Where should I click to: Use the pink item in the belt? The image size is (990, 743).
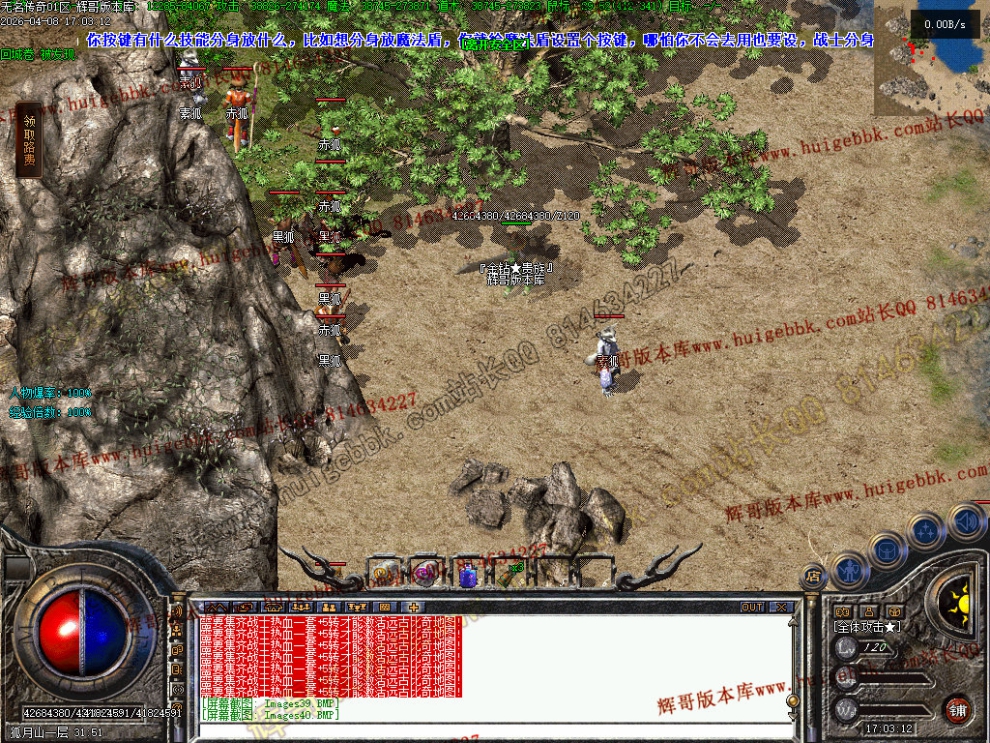coord(425,574)
